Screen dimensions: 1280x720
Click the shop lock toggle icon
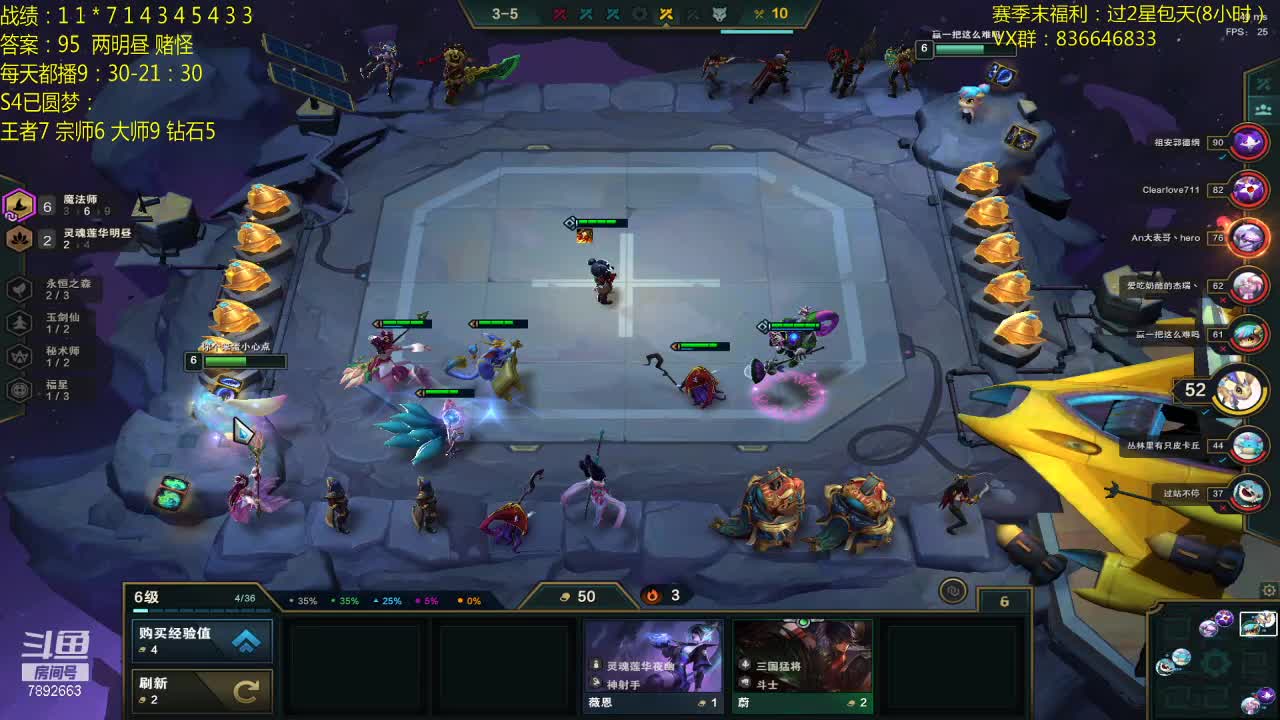tap(953, 591)
